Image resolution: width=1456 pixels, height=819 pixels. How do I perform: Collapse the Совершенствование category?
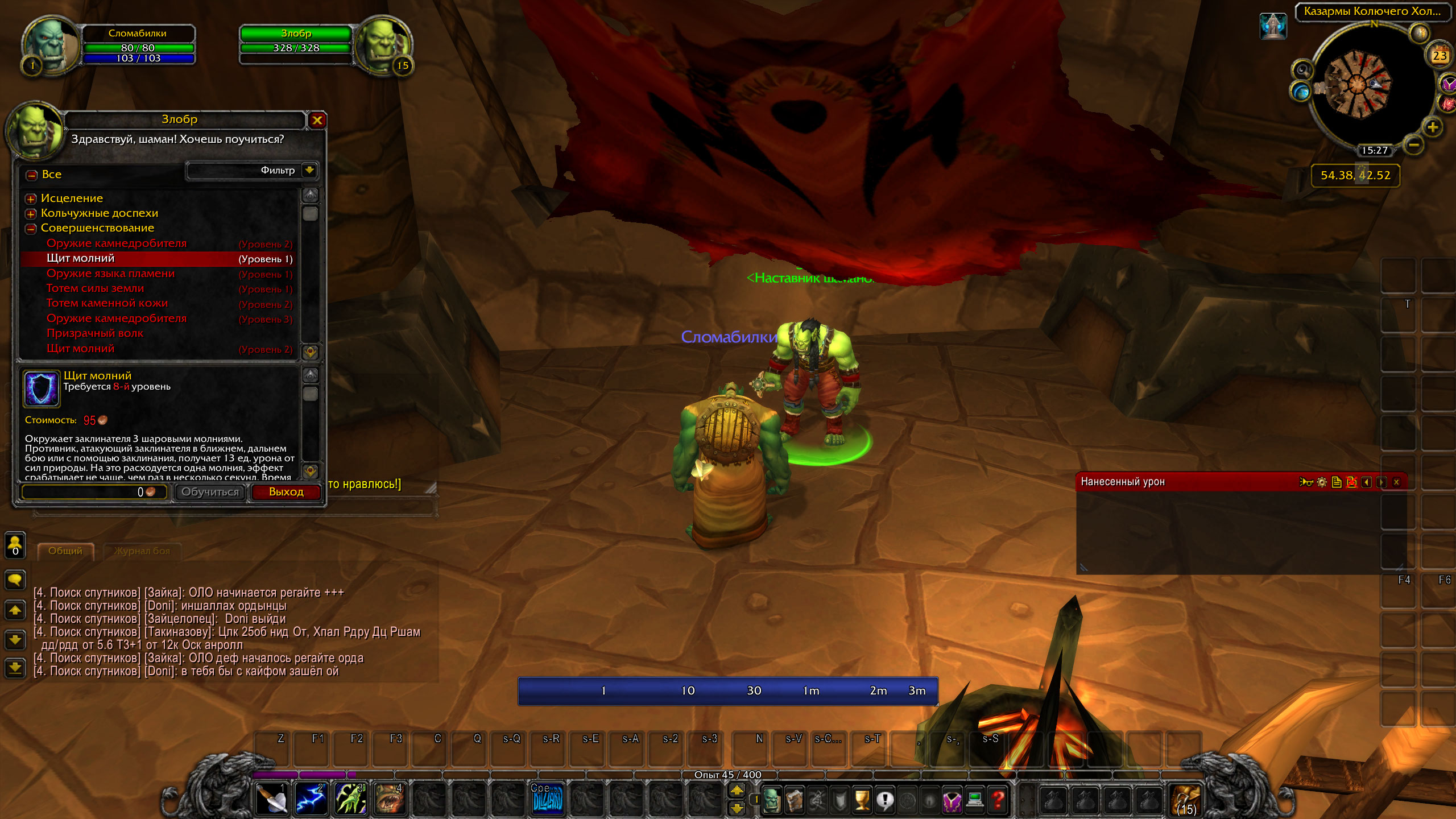[31, 229]
